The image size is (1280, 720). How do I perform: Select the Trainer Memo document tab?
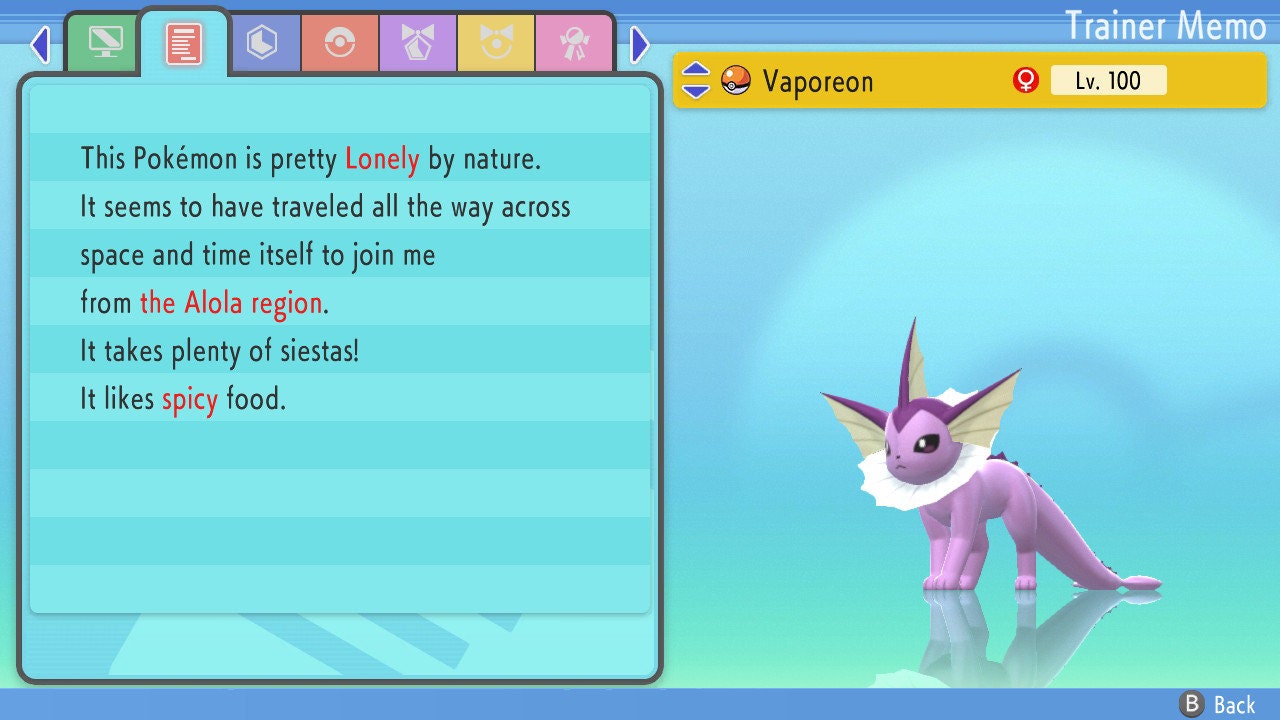click(x=184, y=44)
